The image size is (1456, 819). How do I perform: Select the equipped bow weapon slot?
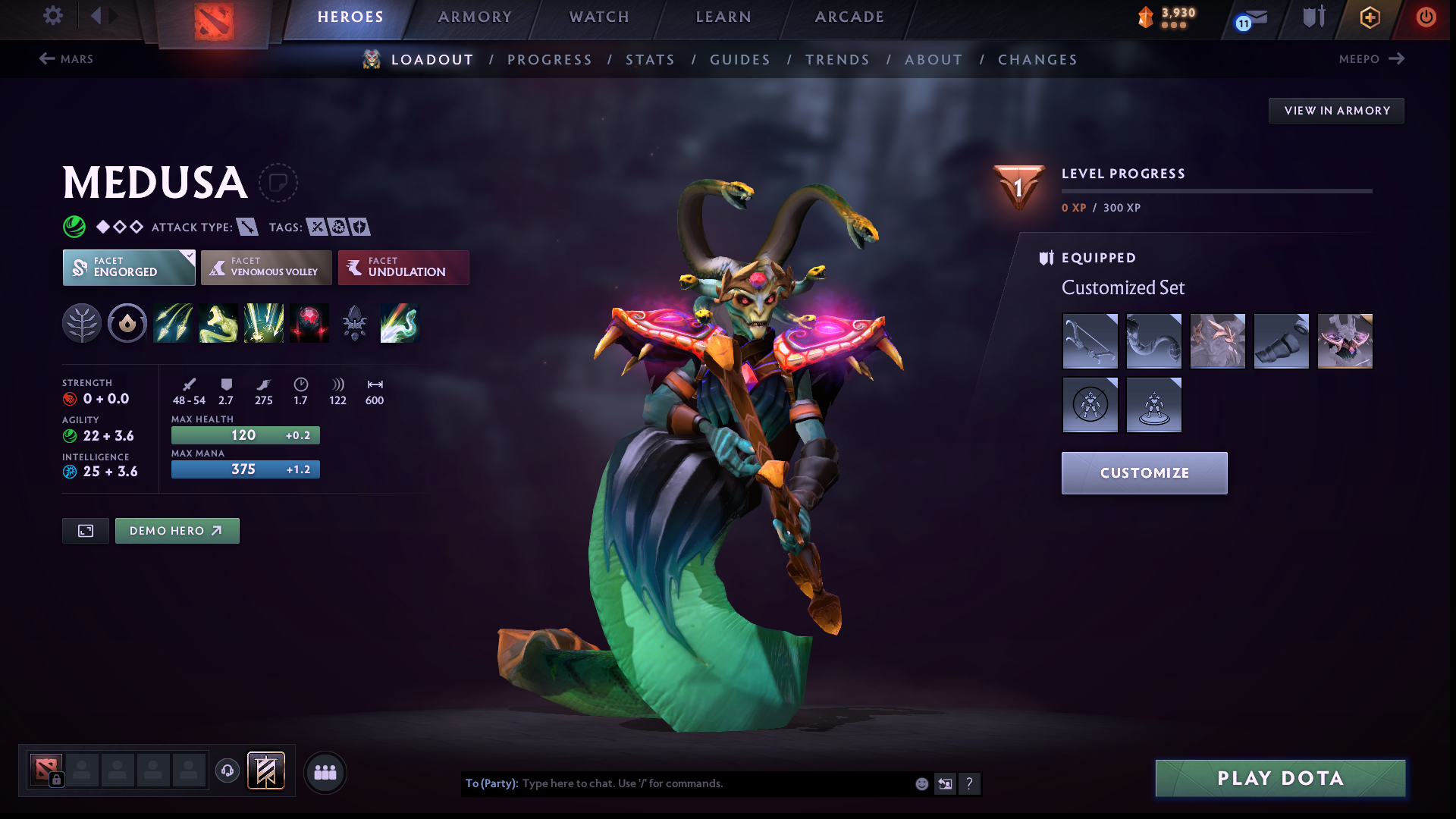point(1090,341)
